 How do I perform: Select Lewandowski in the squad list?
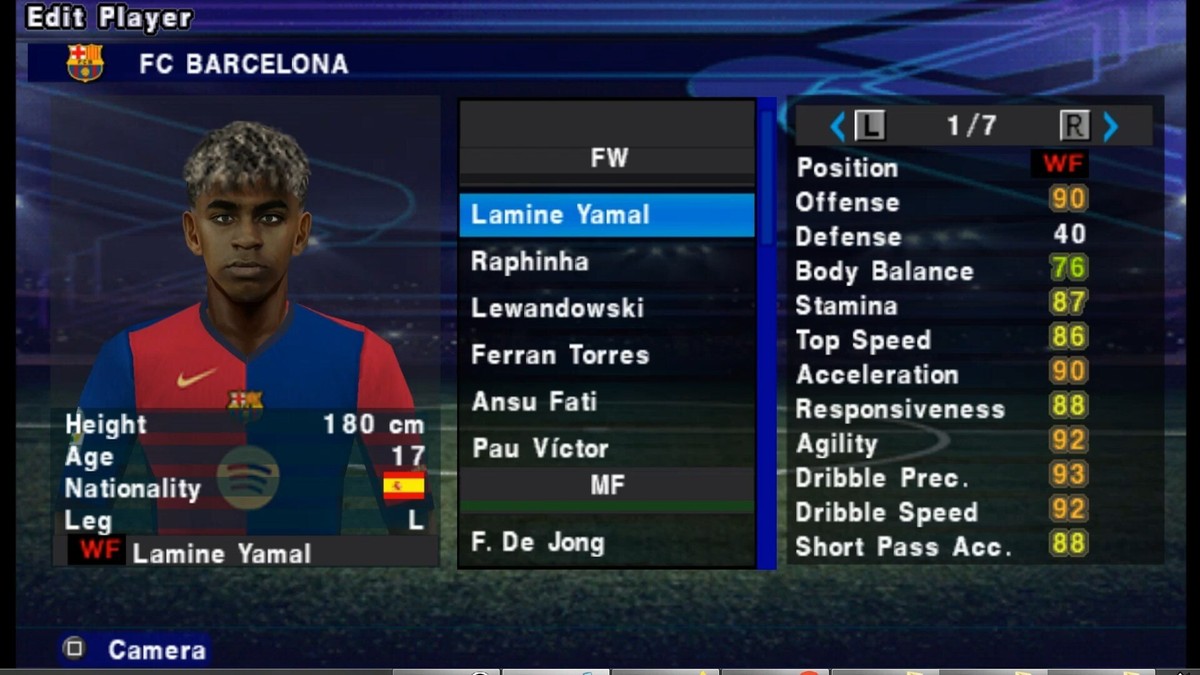(606, 308)
